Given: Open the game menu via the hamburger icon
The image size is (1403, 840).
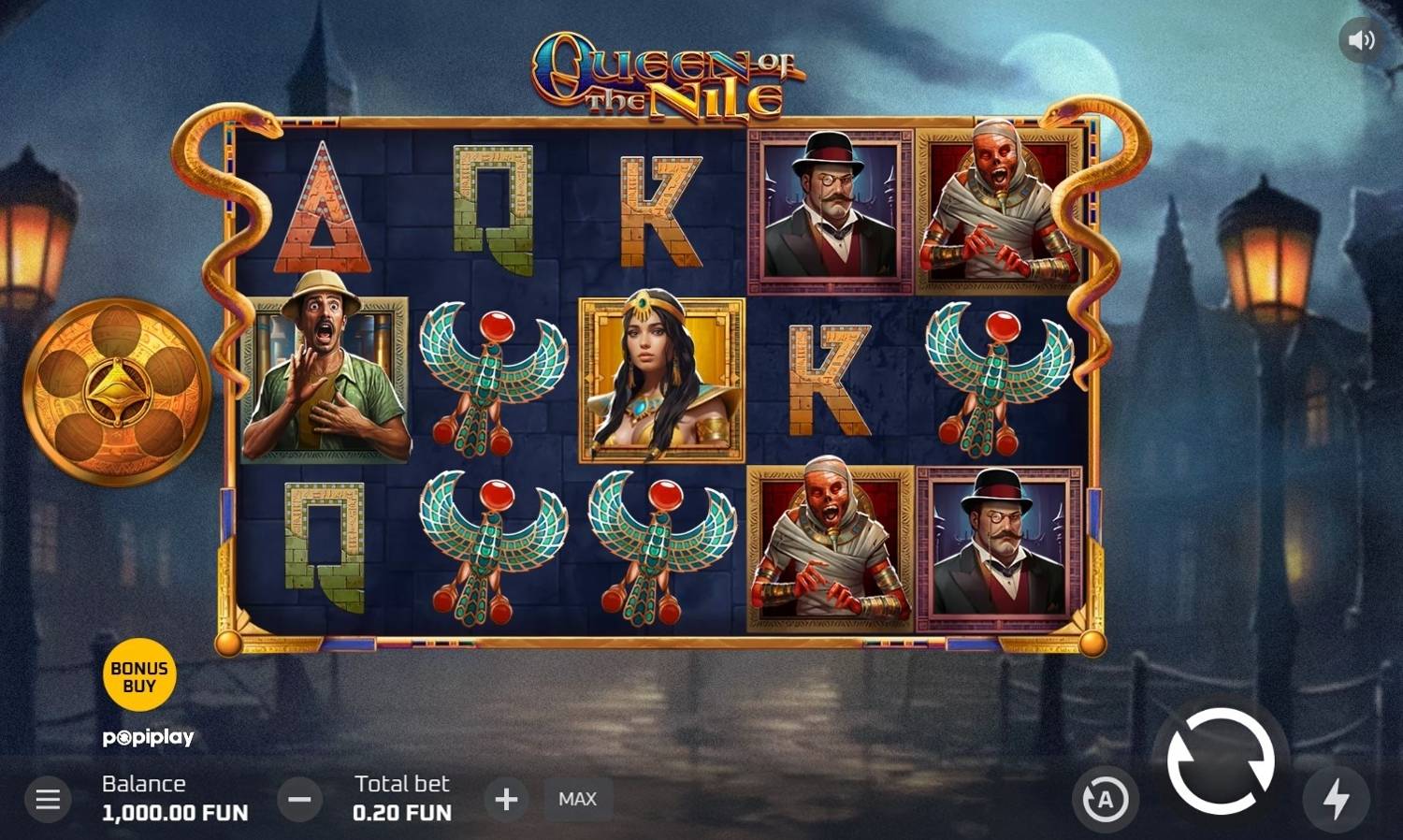Looking at the screenshot, I should point(46,799).
